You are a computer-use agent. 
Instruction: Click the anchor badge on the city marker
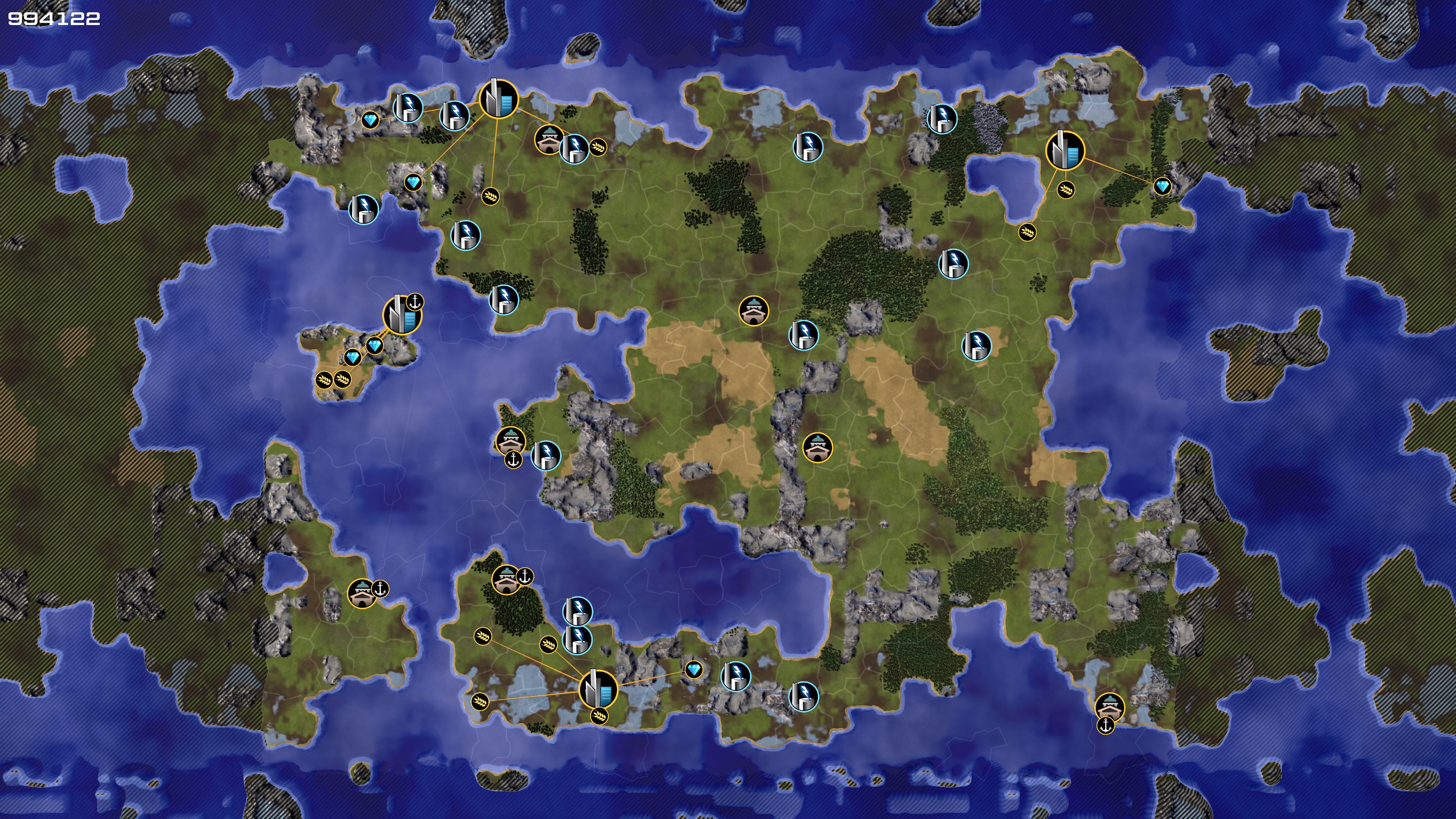416,303
